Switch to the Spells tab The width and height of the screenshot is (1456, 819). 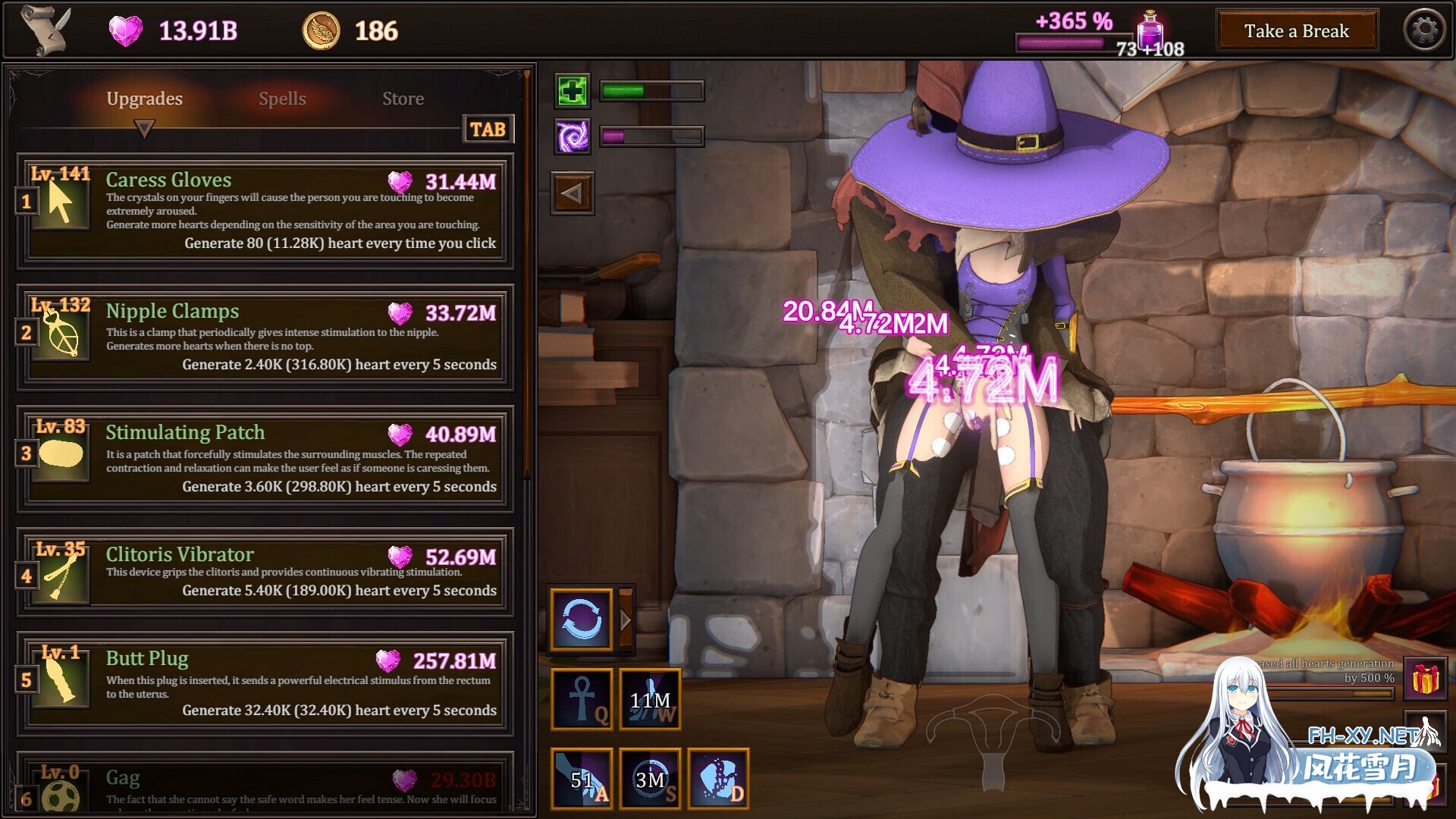[281, 98]
